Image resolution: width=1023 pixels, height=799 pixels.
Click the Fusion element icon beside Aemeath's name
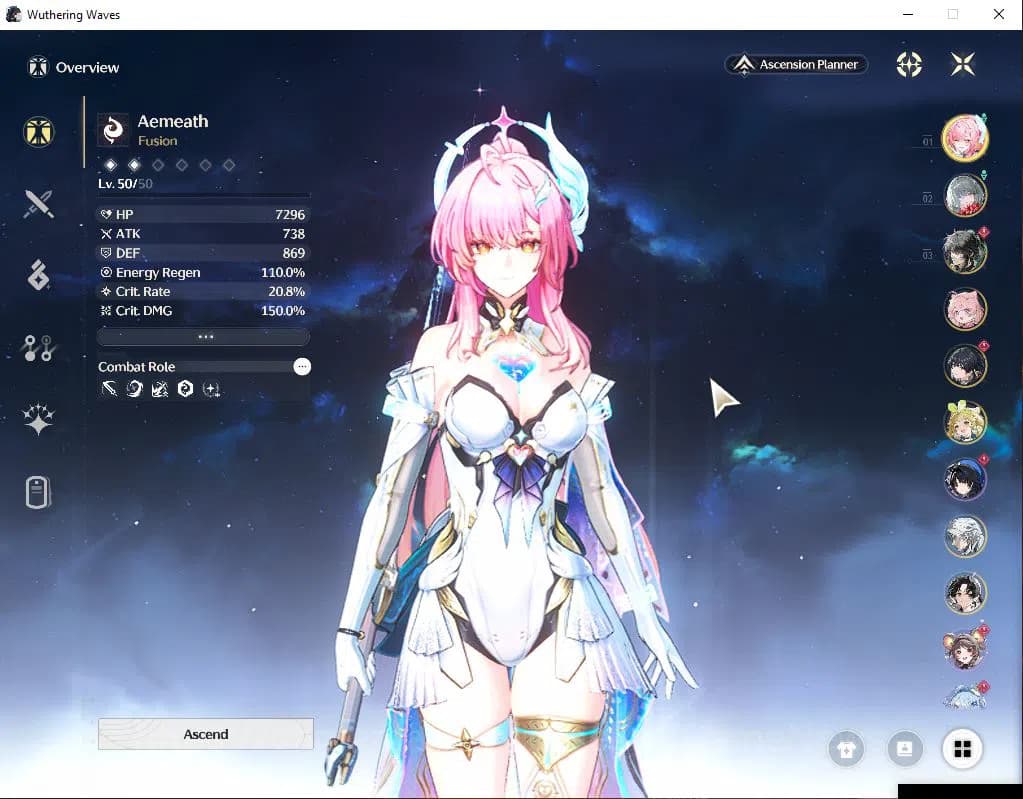coord(114,130)
